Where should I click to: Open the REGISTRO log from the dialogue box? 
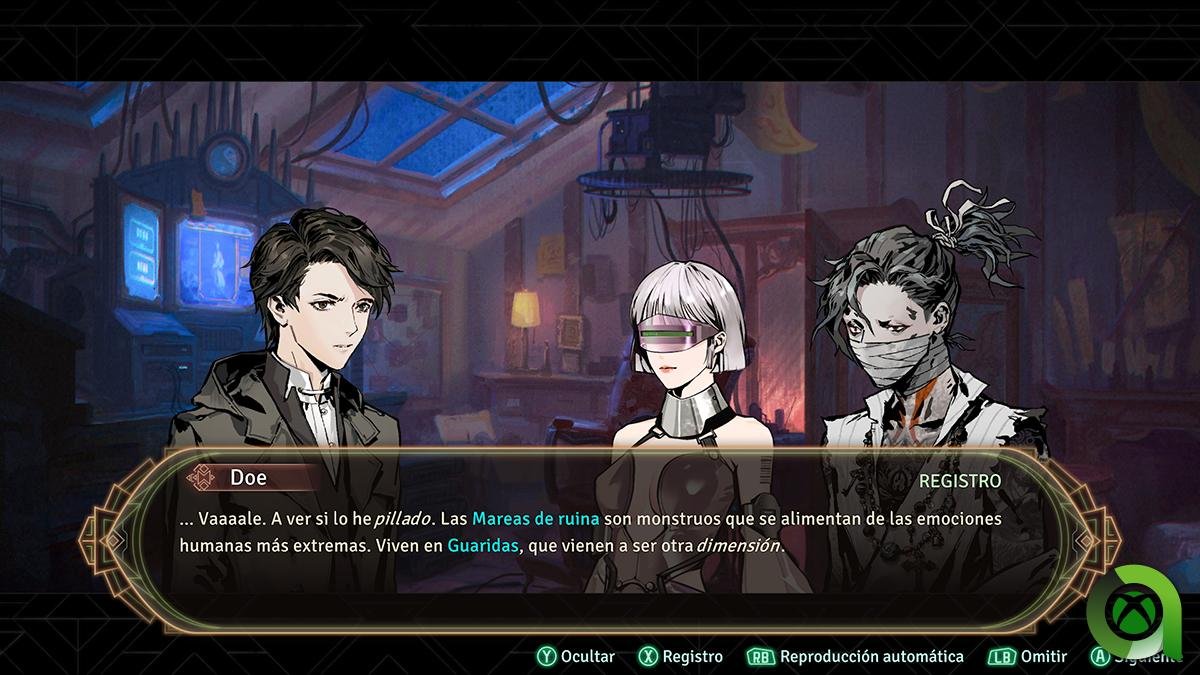pos(959,480)
